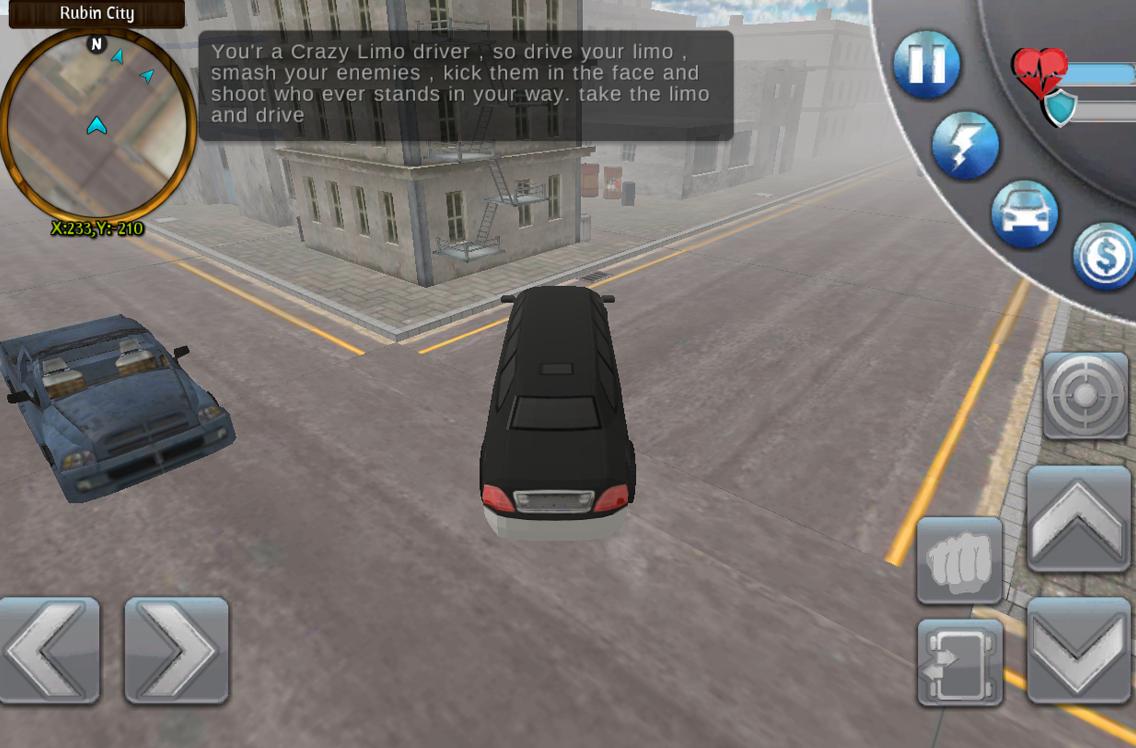Open the circular minimap
Image resolution: width=1136 pixels, height=748 pixels.
click(96, 124)
